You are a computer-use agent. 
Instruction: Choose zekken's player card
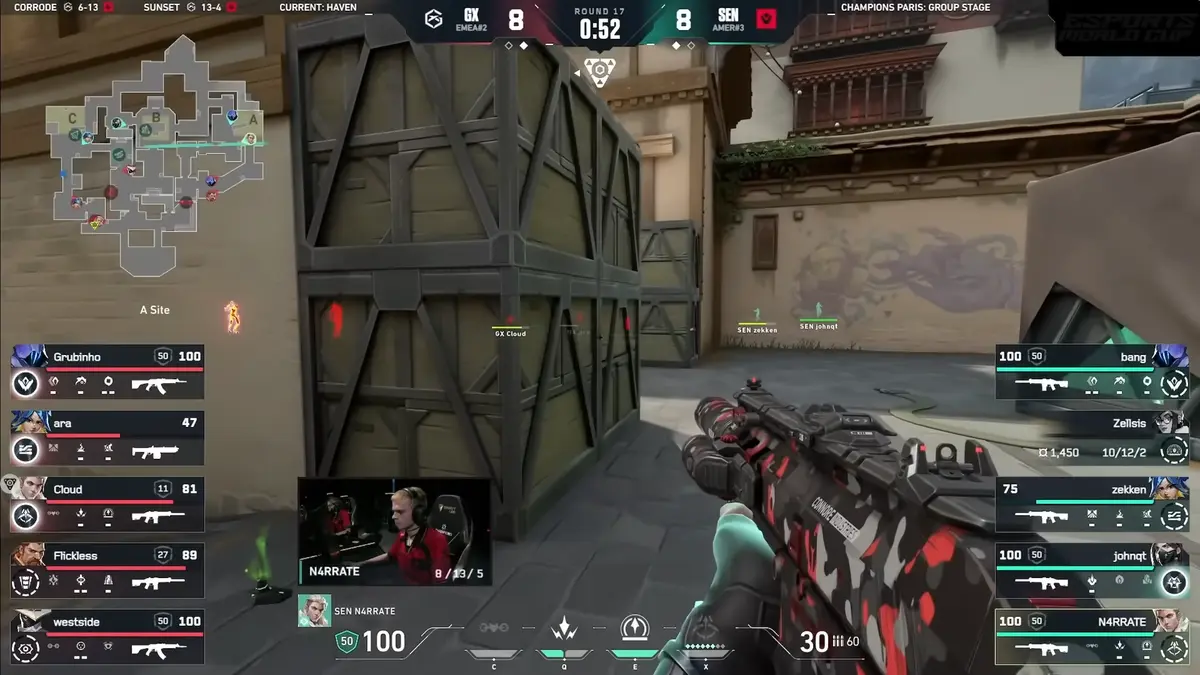pos(1092,502)
